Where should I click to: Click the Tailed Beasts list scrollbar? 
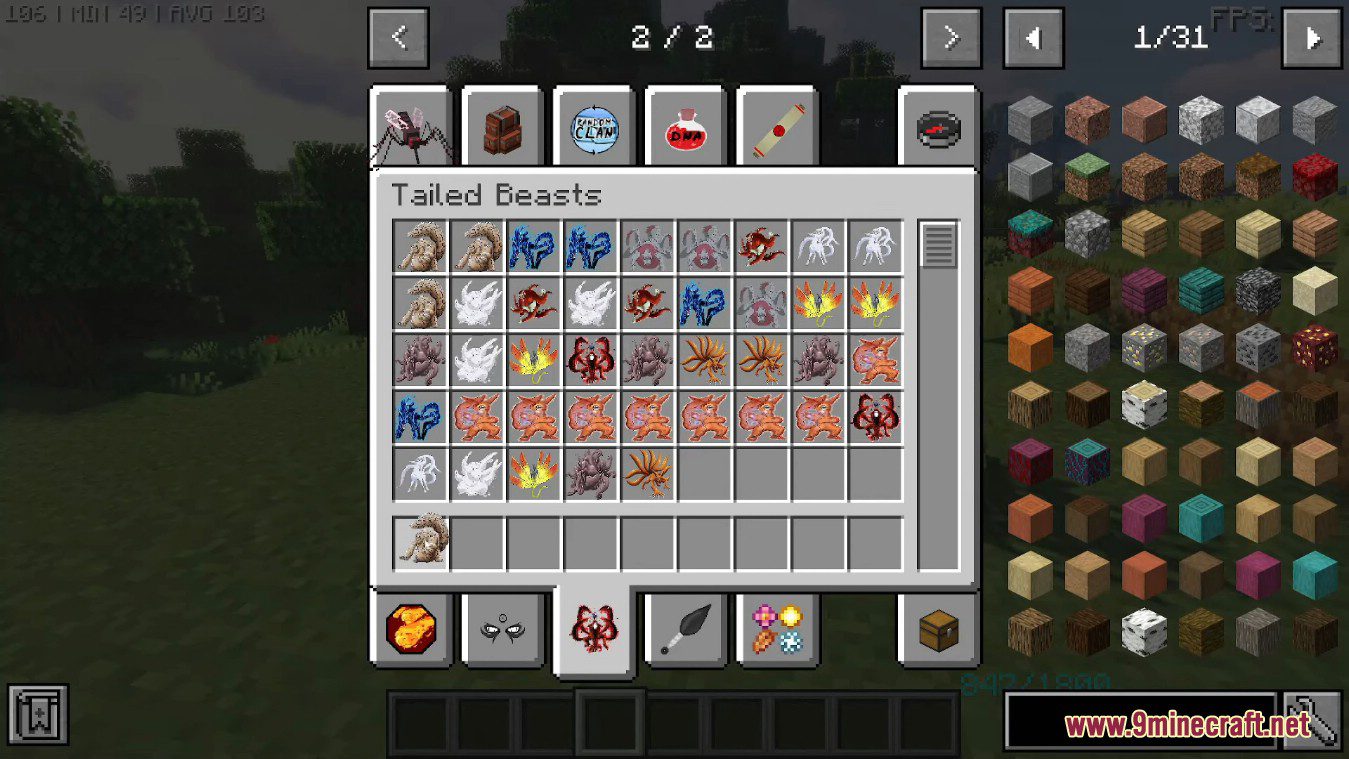tap(936, 243)
